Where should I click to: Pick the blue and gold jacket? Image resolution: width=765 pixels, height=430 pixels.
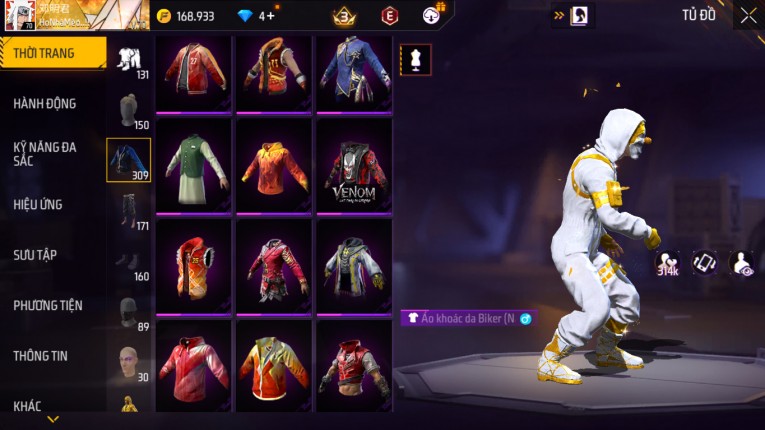click(354, 73)
